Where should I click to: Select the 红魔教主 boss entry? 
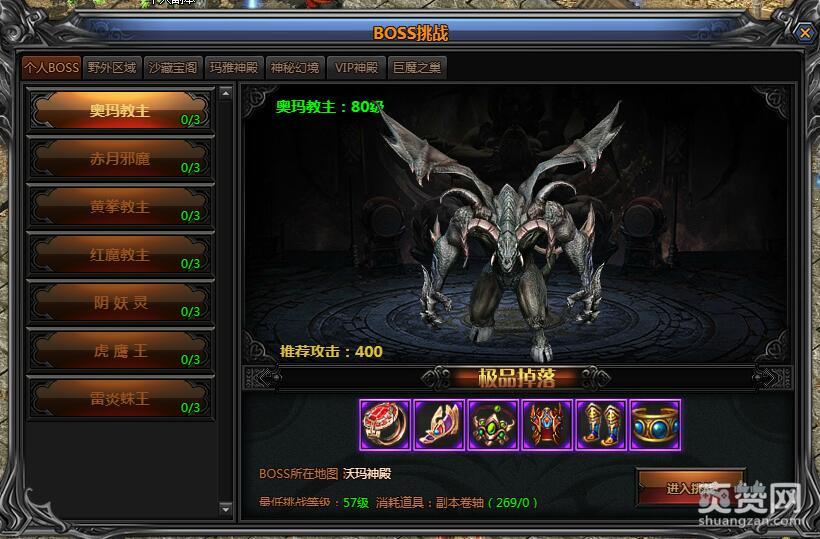coord(120,255)
